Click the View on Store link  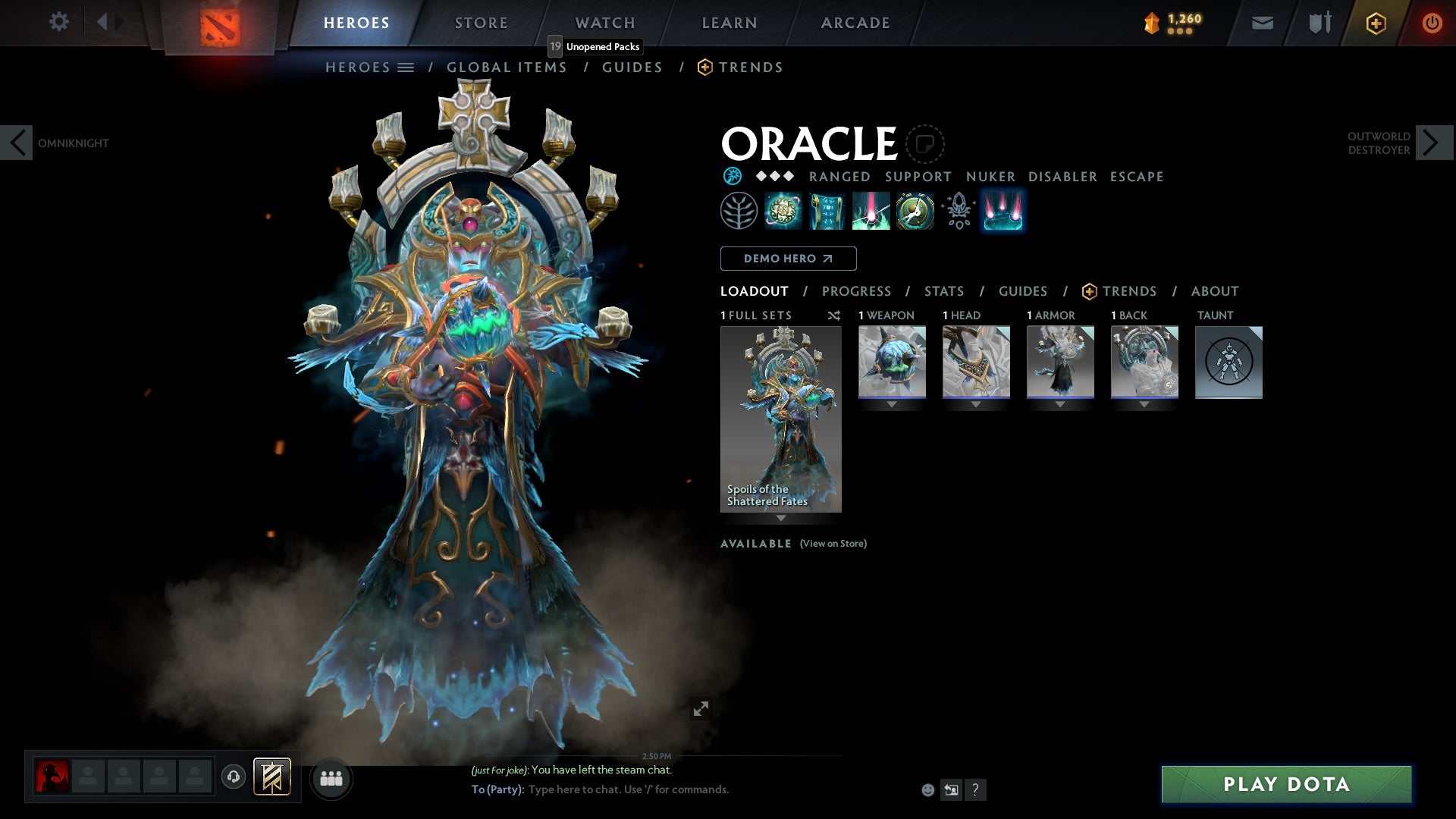tap(833, 544)
